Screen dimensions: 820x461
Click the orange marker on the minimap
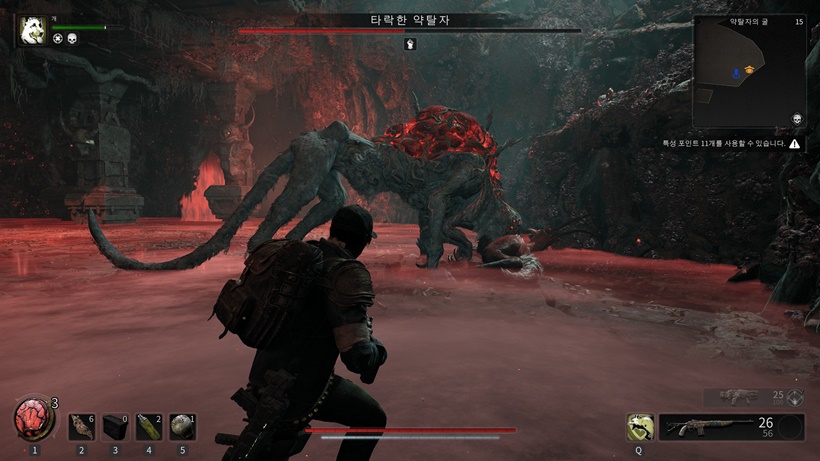tap(748, 70)
